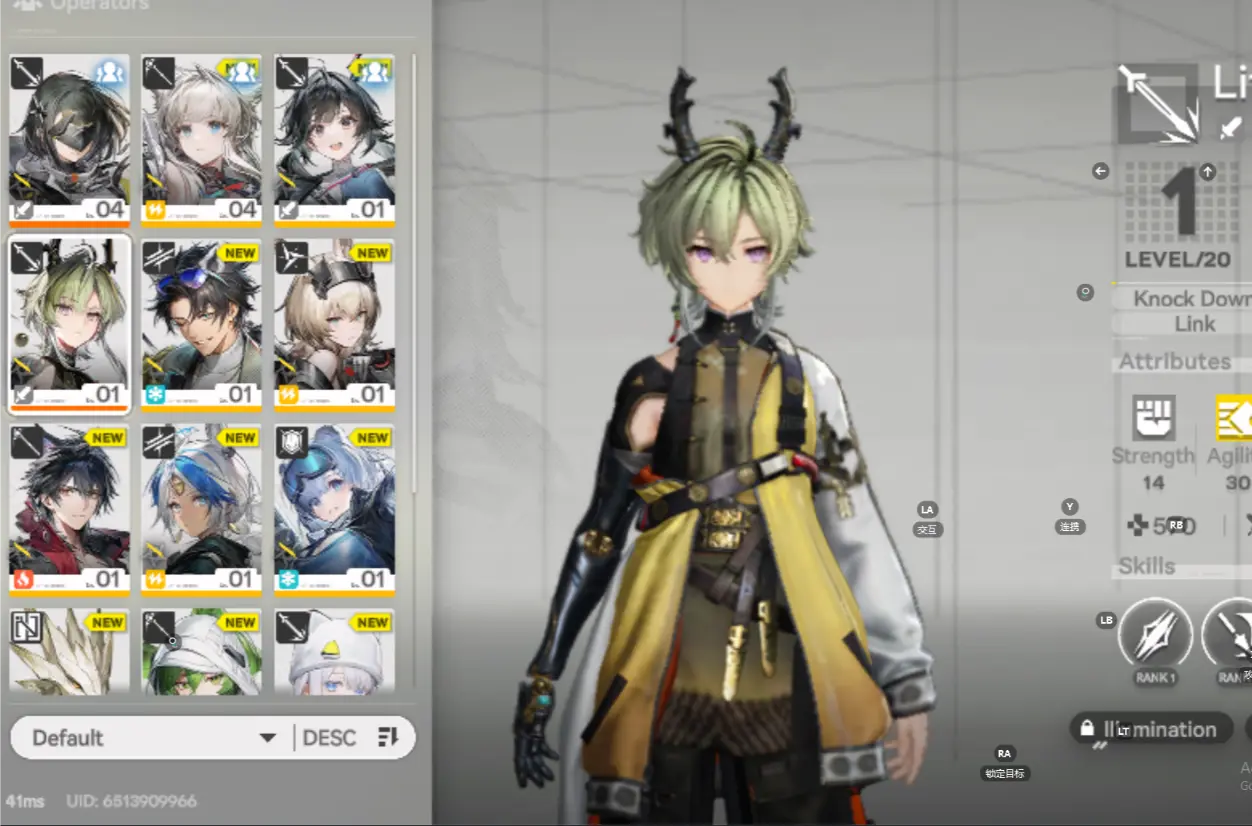The image size is (1252, 826).
Task: Pick the white-haired operator in white hat
Action: pyautogui.click(x=334, y=652)
